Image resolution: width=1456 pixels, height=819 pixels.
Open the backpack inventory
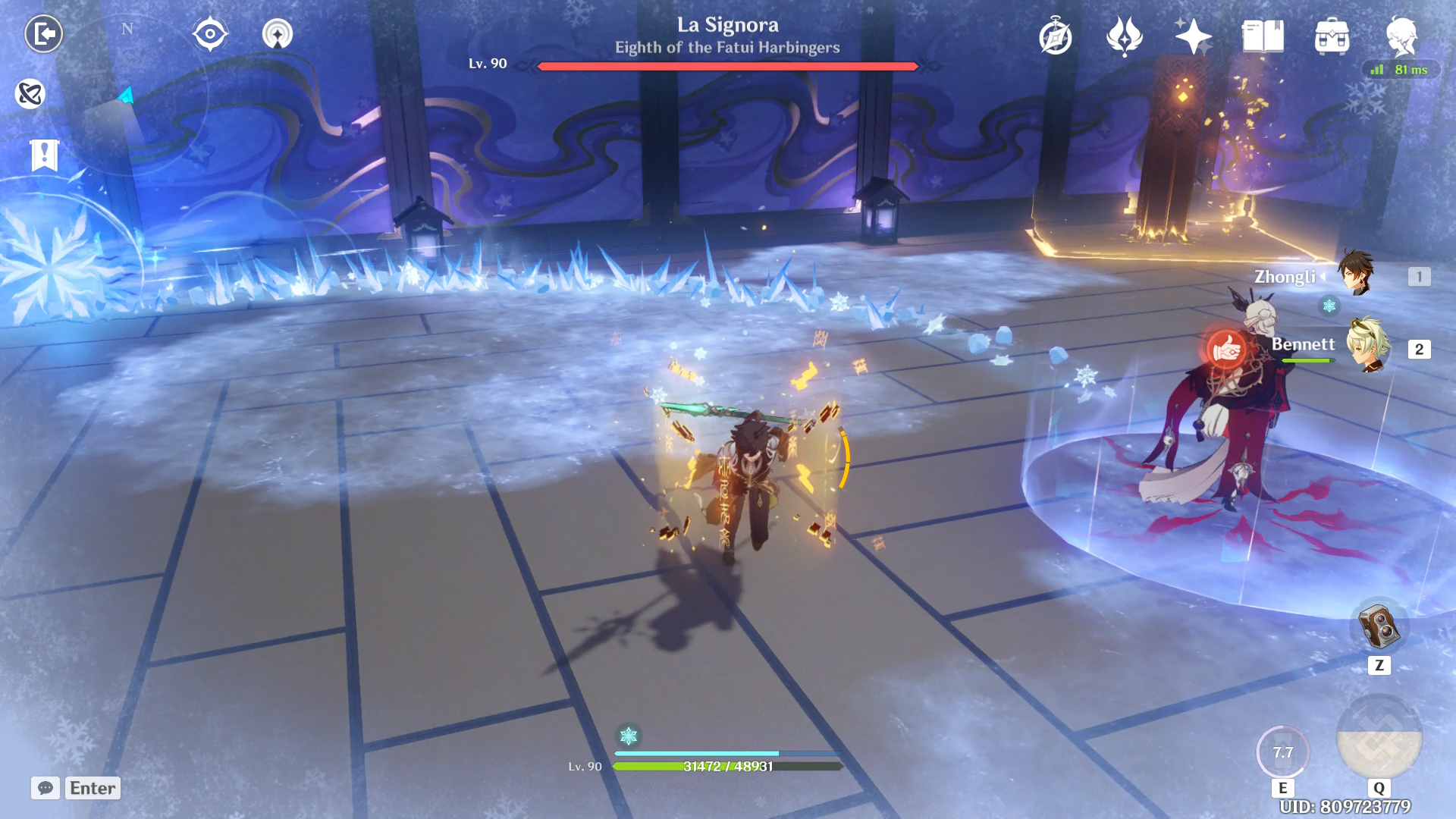pyautogui.click(x=1332, y=36)
